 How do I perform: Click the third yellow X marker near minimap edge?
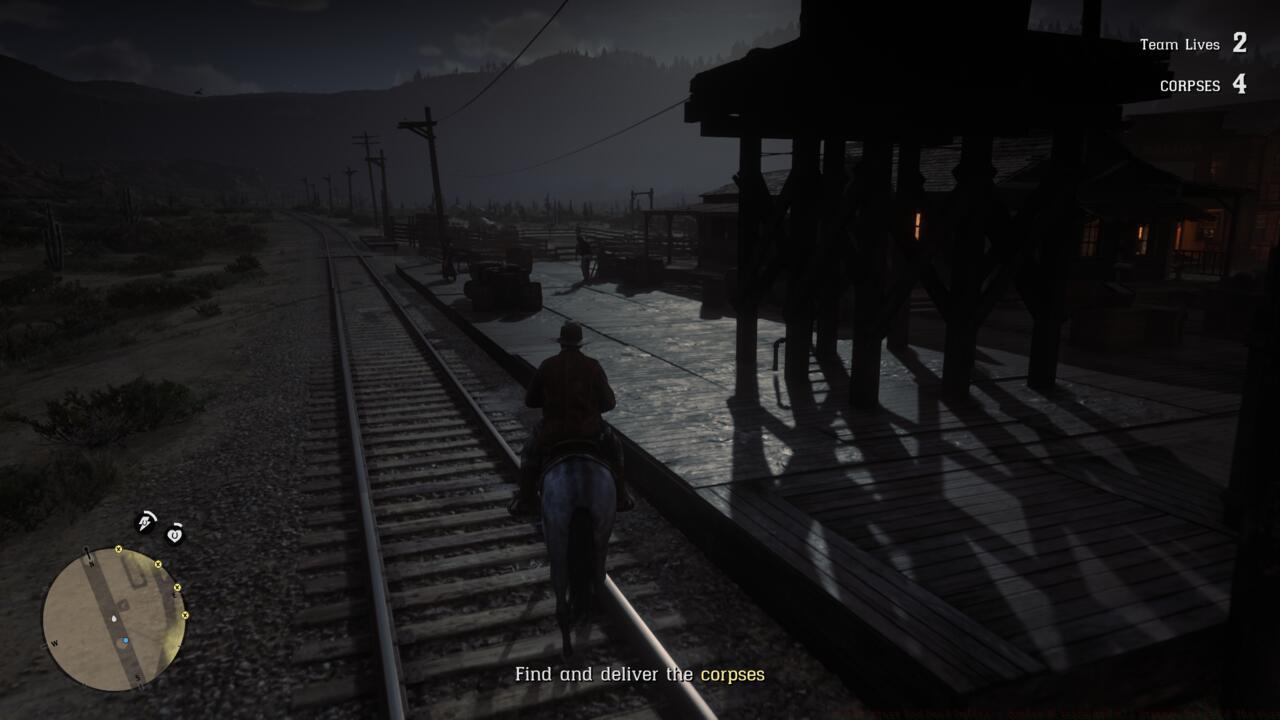click(x=178, y=587)
